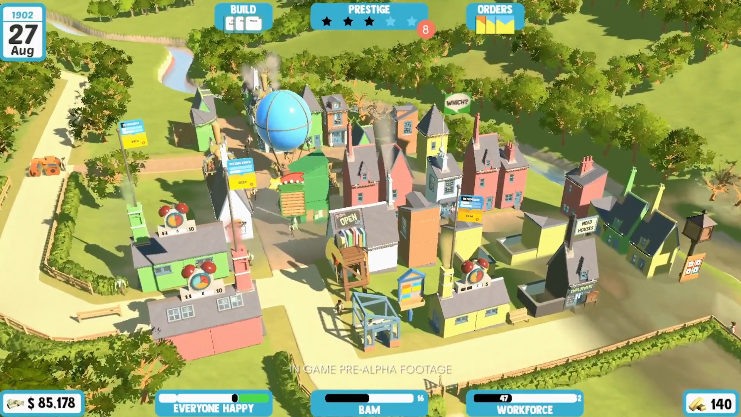This screenshot has width=741, height=417.
Task: Select the BAM panel
Action: (x=369, y=402)
